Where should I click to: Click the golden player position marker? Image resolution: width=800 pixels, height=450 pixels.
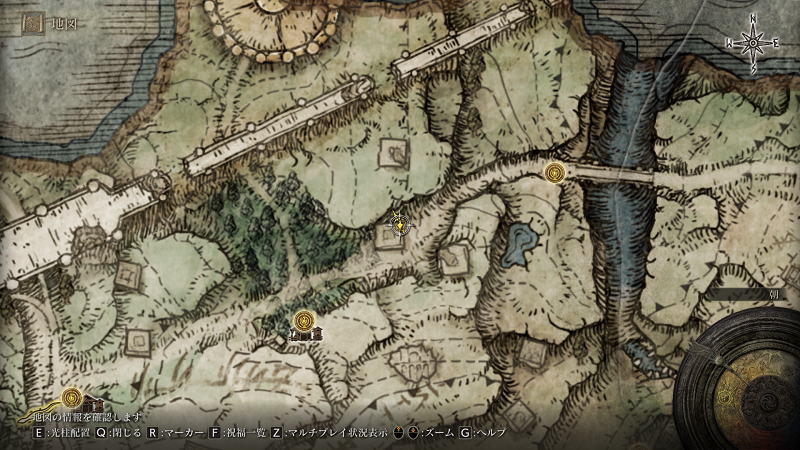pos(400,224)
